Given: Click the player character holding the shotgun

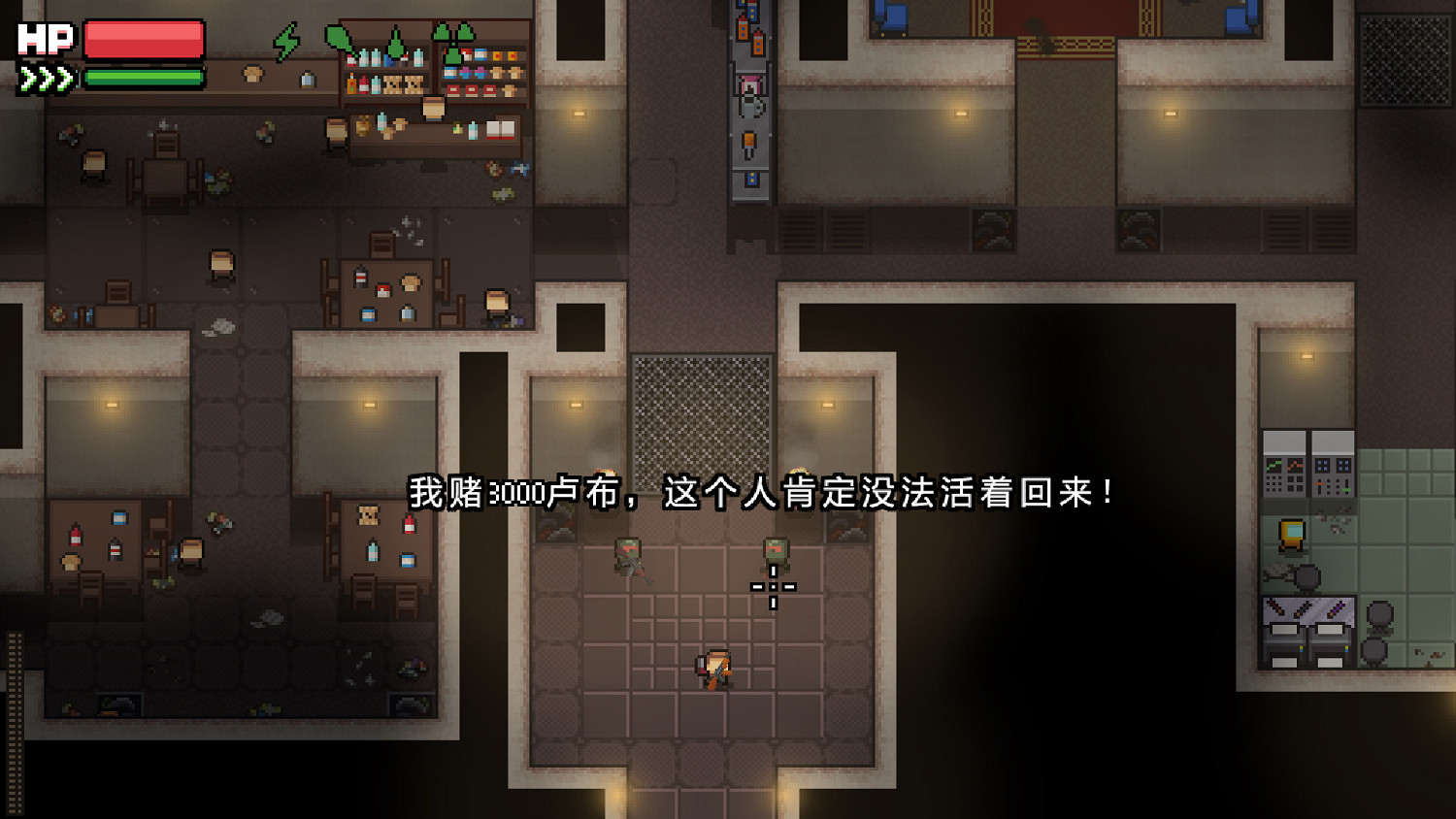Looking at the screenshot, I should (x=715, y=668).
